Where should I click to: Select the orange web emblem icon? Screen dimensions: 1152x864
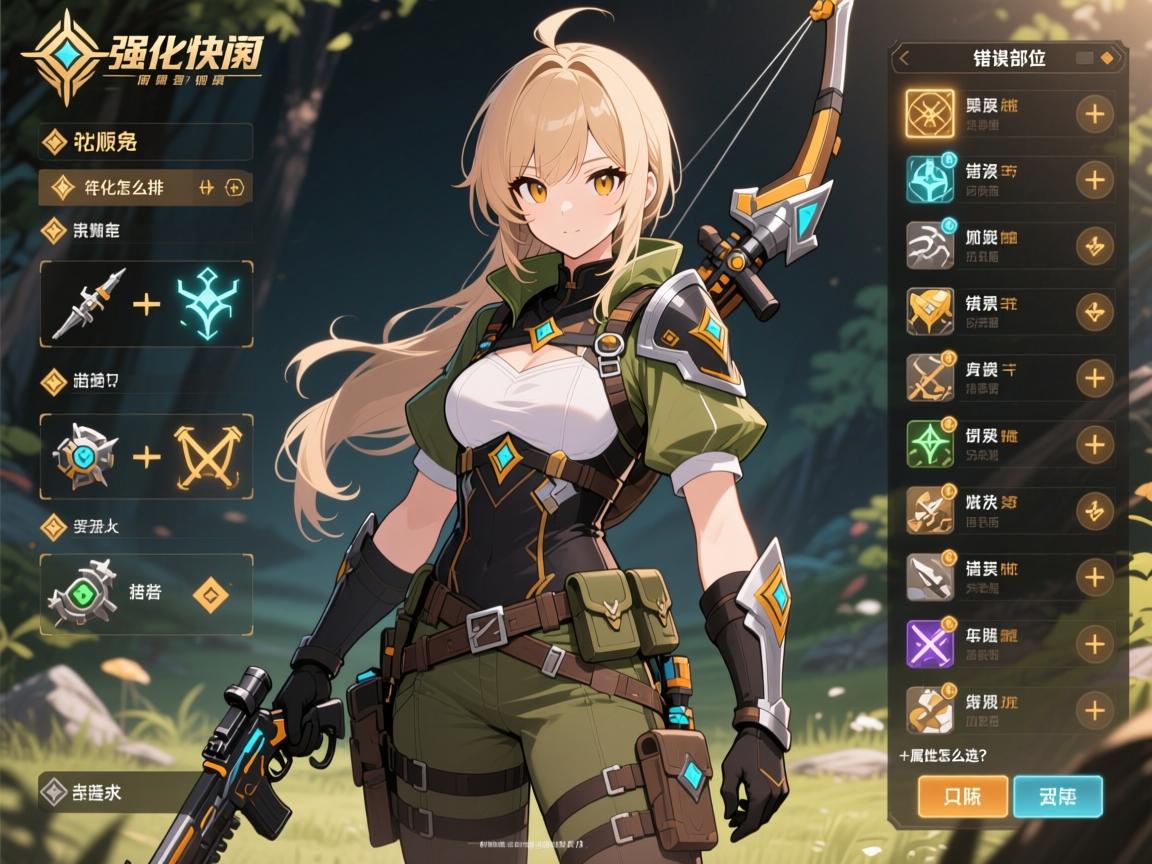[x=930, y=114]
